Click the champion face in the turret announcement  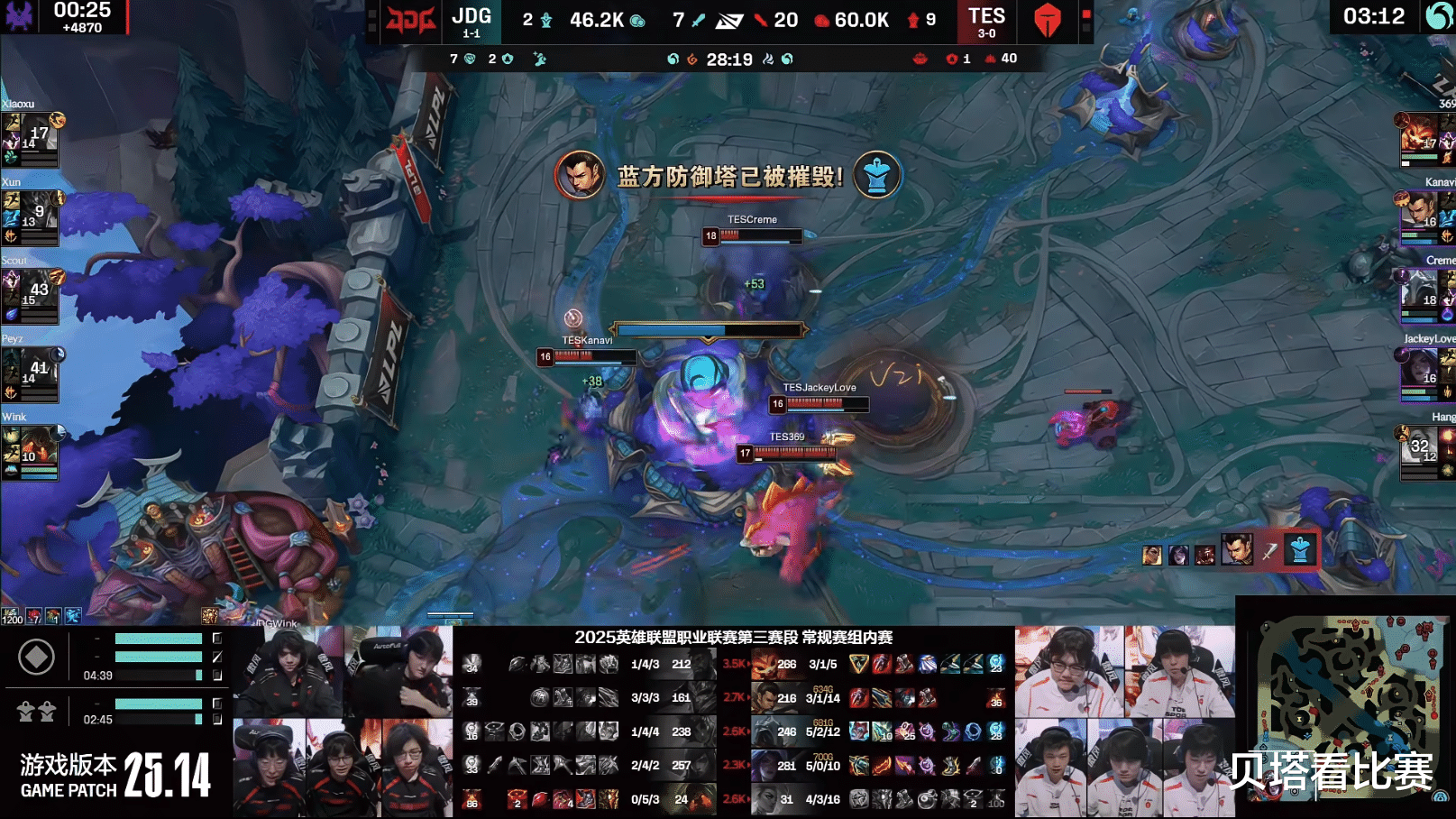pos(579,174)
